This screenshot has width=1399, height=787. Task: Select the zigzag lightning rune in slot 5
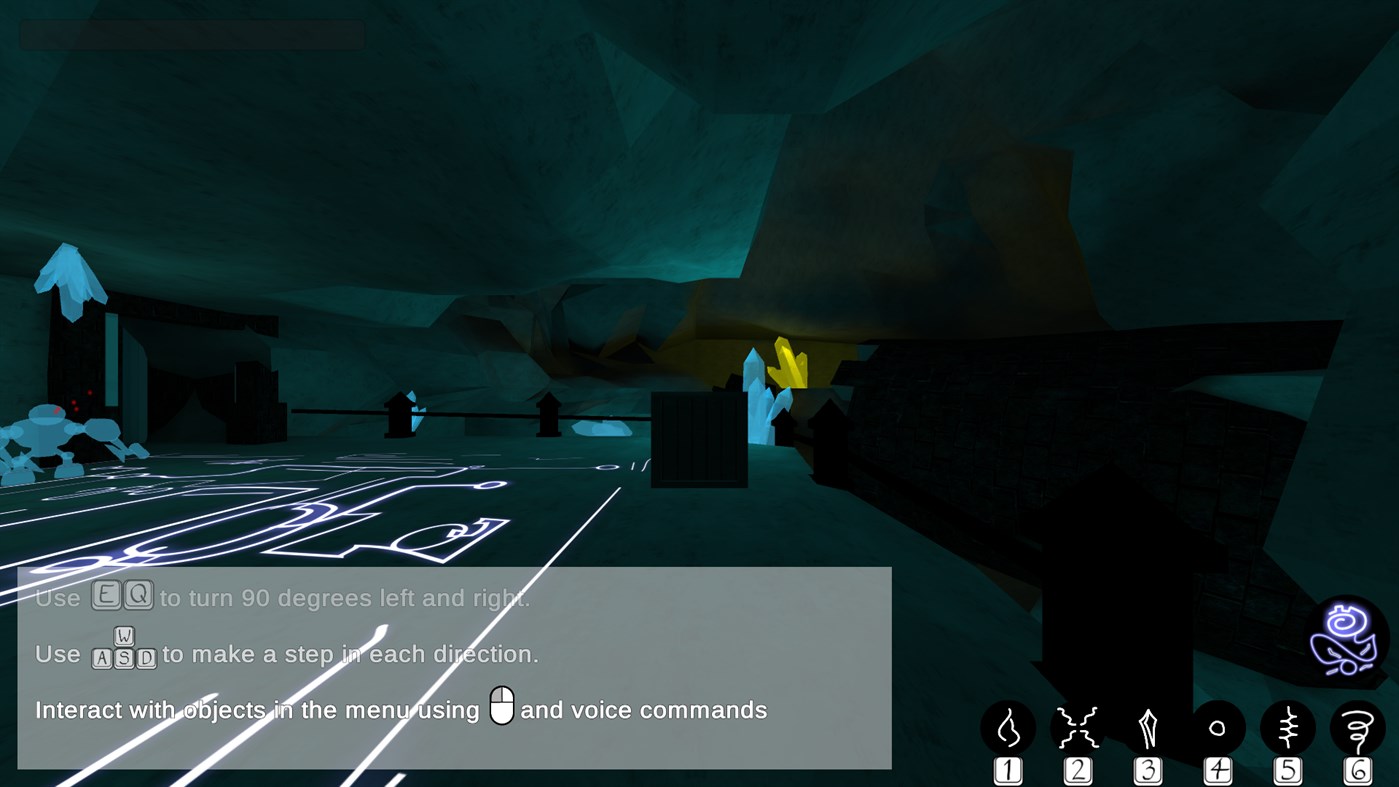pos(1287,726)
